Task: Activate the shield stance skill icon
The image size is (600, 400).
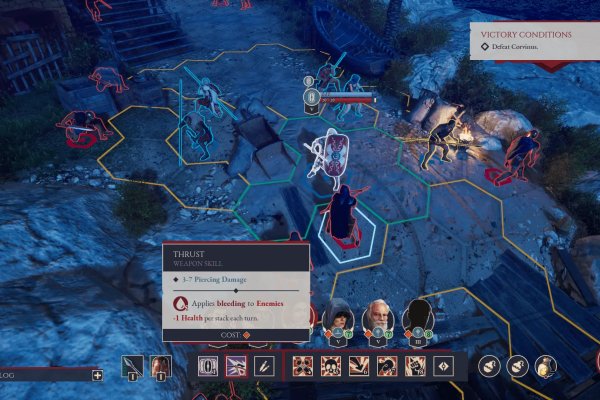Action: coord(209,366)
